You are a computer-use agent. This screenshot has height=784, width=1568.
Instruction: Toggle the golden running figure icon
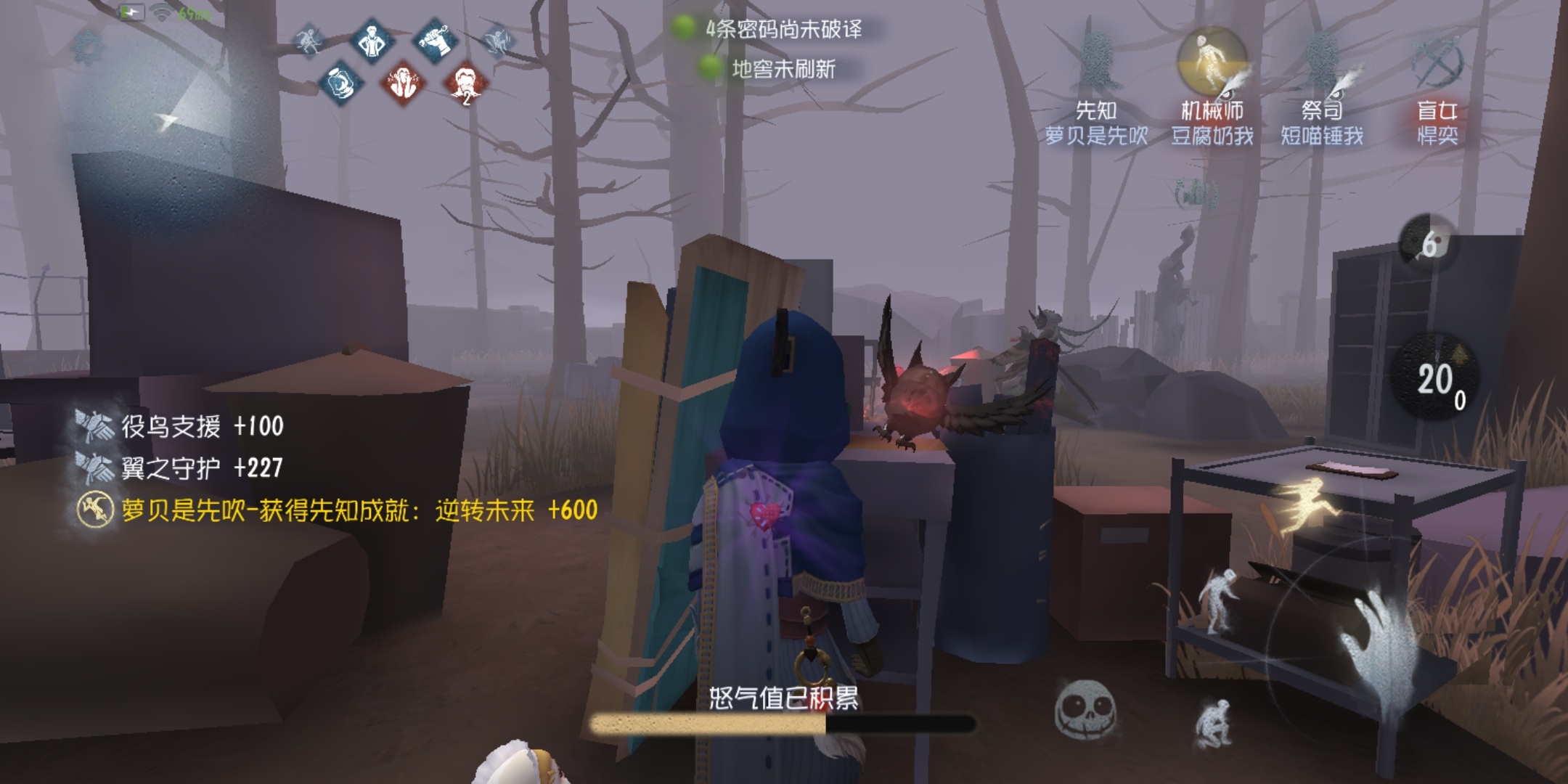[1305, 505]
